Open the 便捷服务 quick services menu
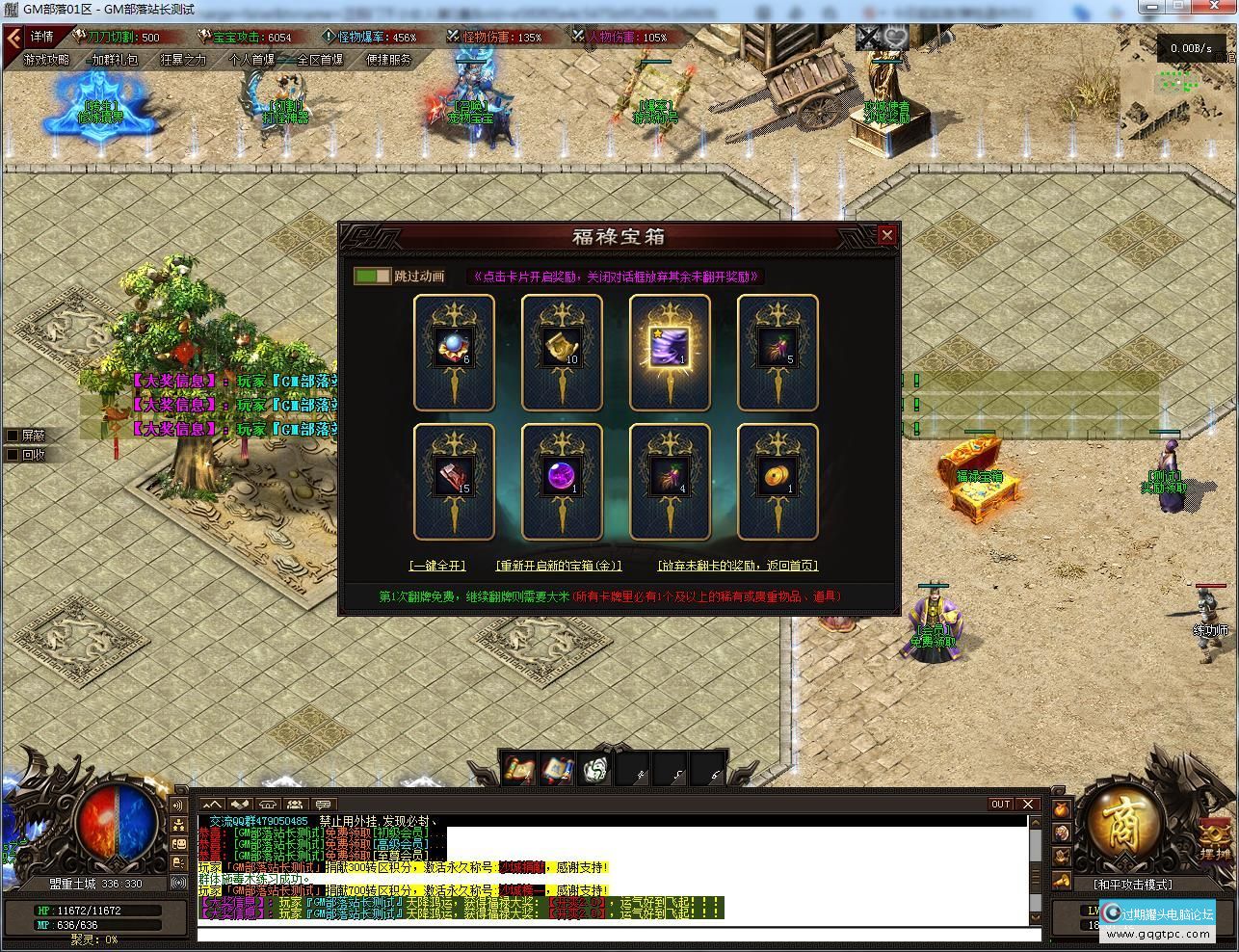 point(389,60)
